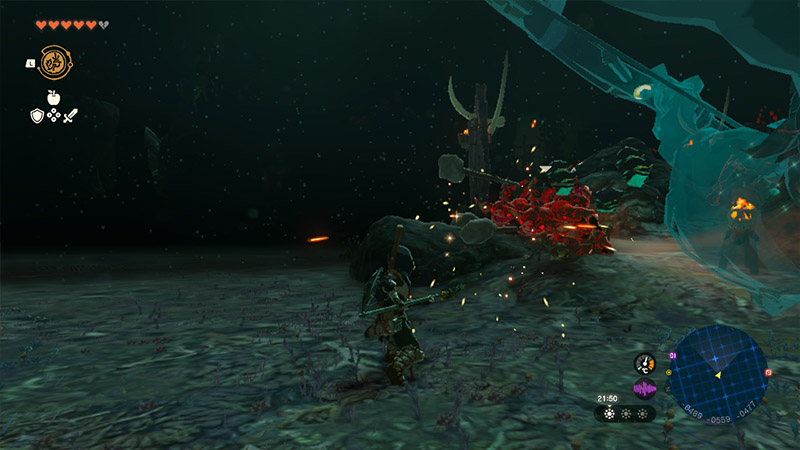This screenshot has width=800, height=450.
Task: Open the shield quick-select icon
Action: [x=36, y=115]
